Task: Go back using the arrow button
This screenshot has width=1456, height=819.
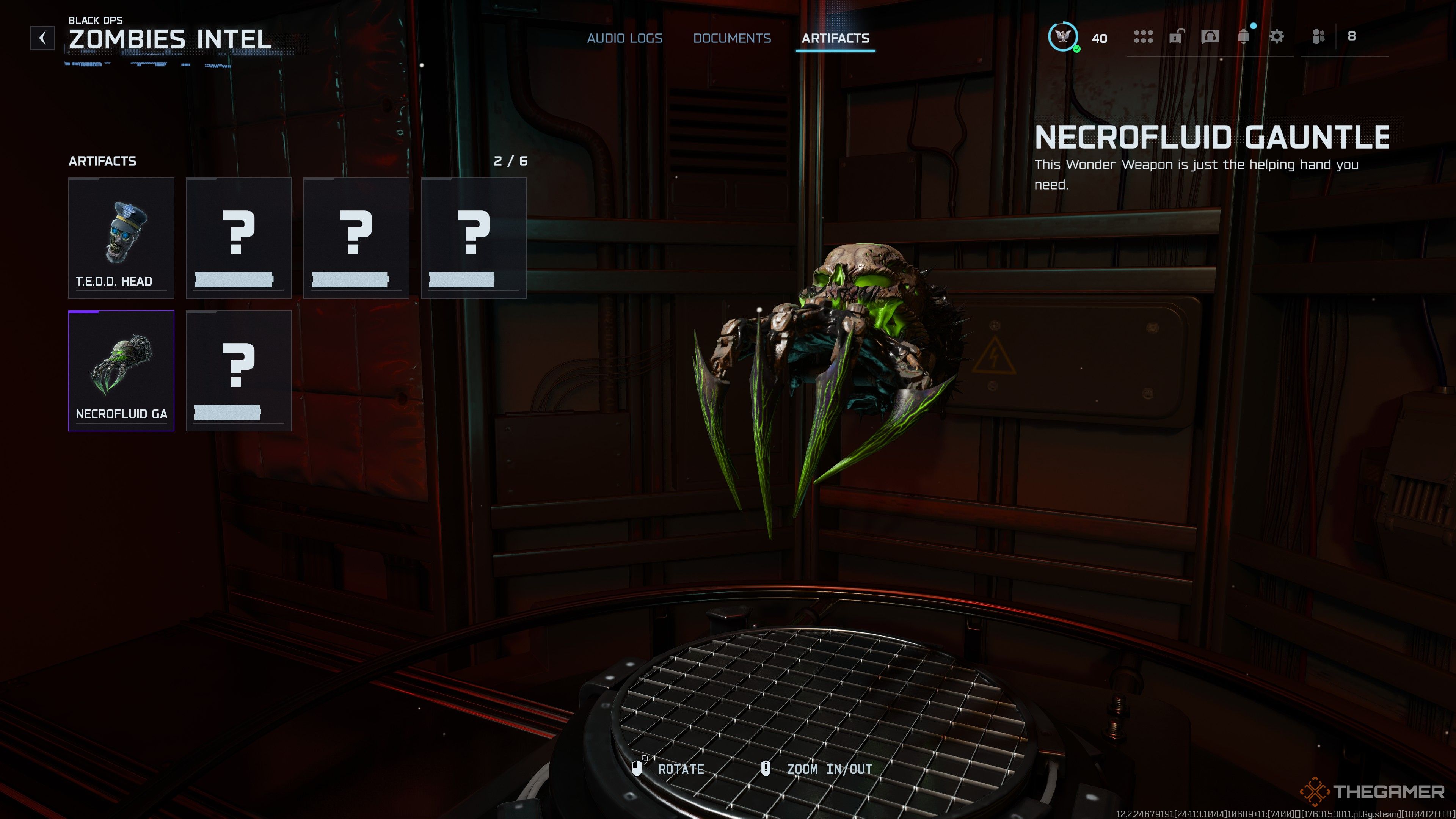Action: [x=42, y=38]
